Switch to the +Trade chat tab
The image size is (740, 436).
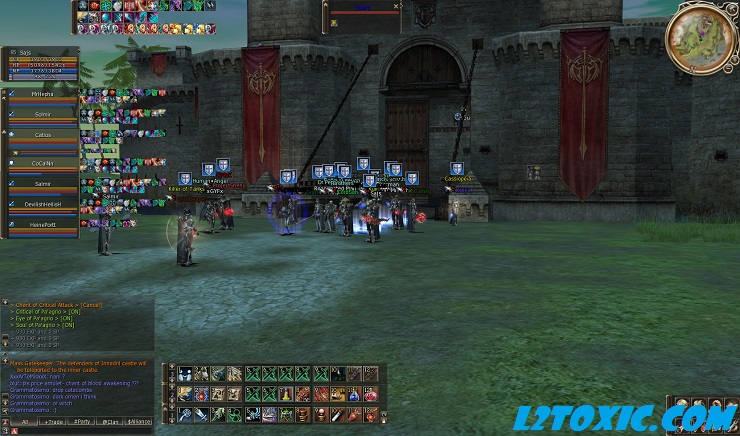tap(51, 422)
